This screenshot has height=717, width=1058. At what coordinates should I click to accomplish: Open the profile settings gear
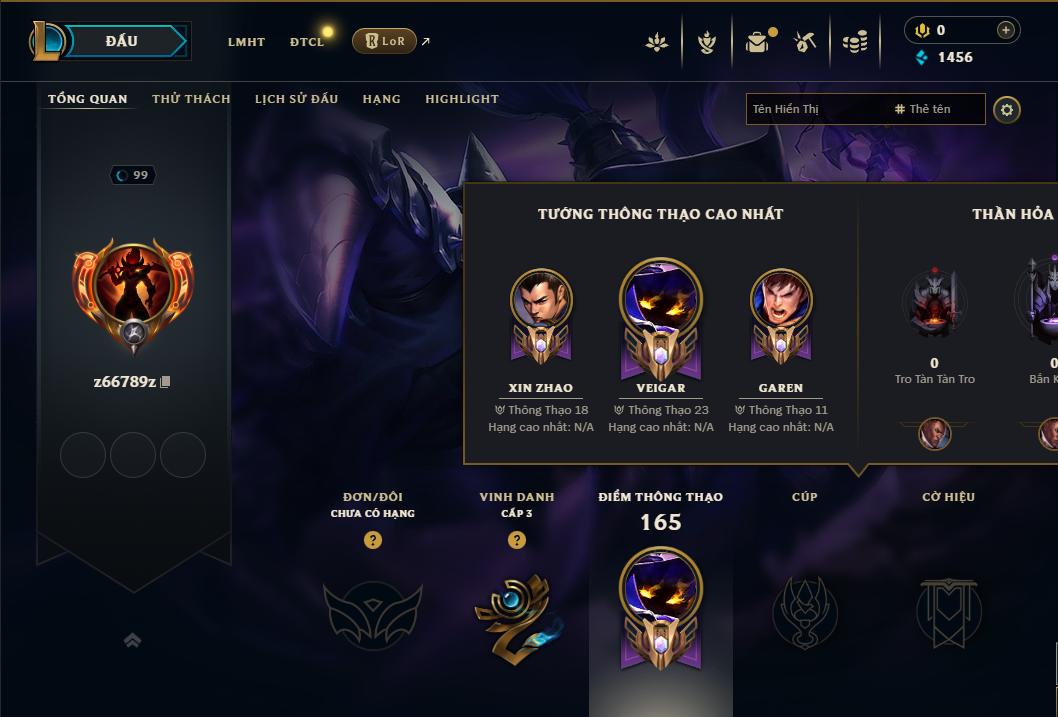(1007, 109)
